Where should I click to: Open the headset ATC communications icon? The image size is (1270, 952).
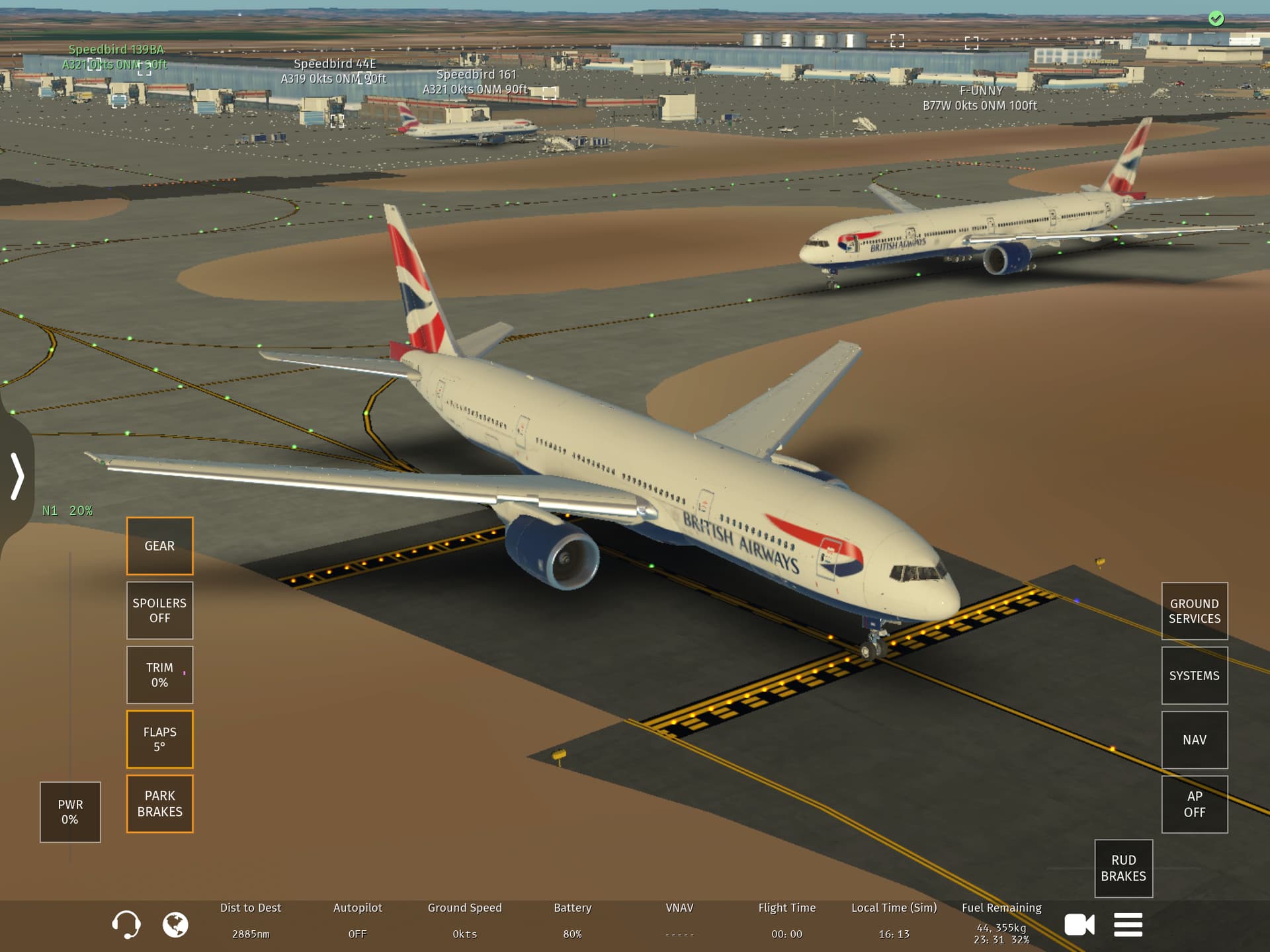coord(126,924)
